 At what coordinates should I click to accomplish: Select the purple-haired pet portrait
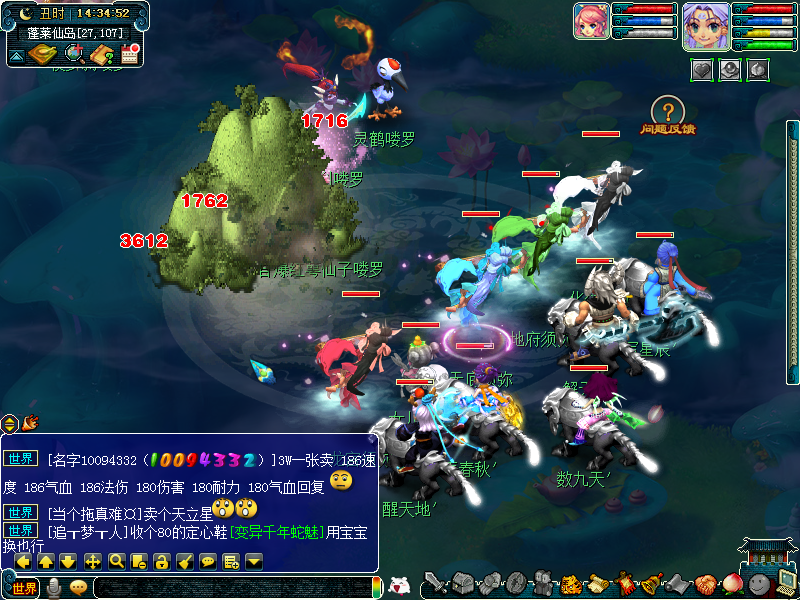point(705,26)
